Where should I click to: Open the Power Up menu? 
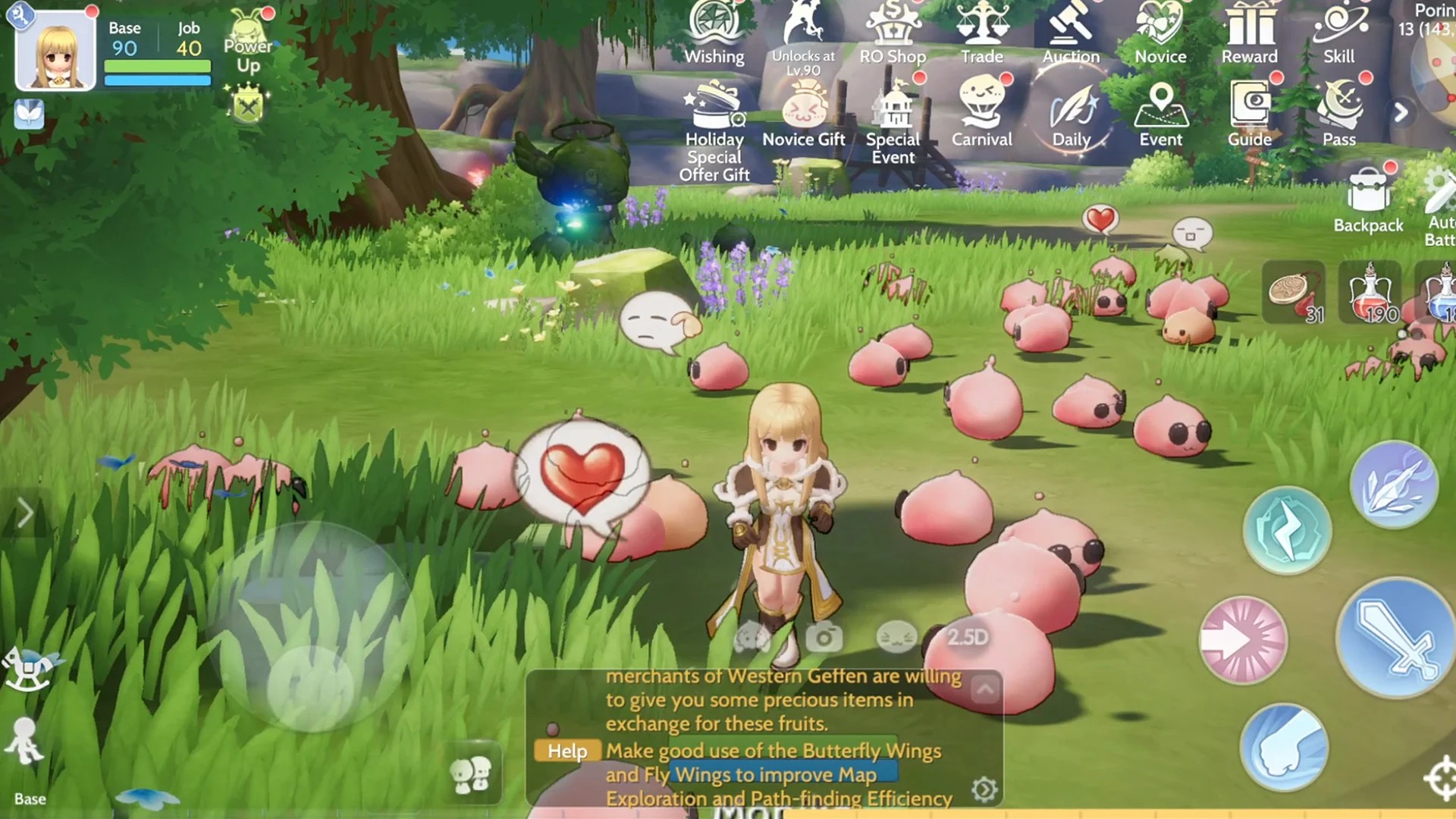pyautogui.click(x=248, y=44)
